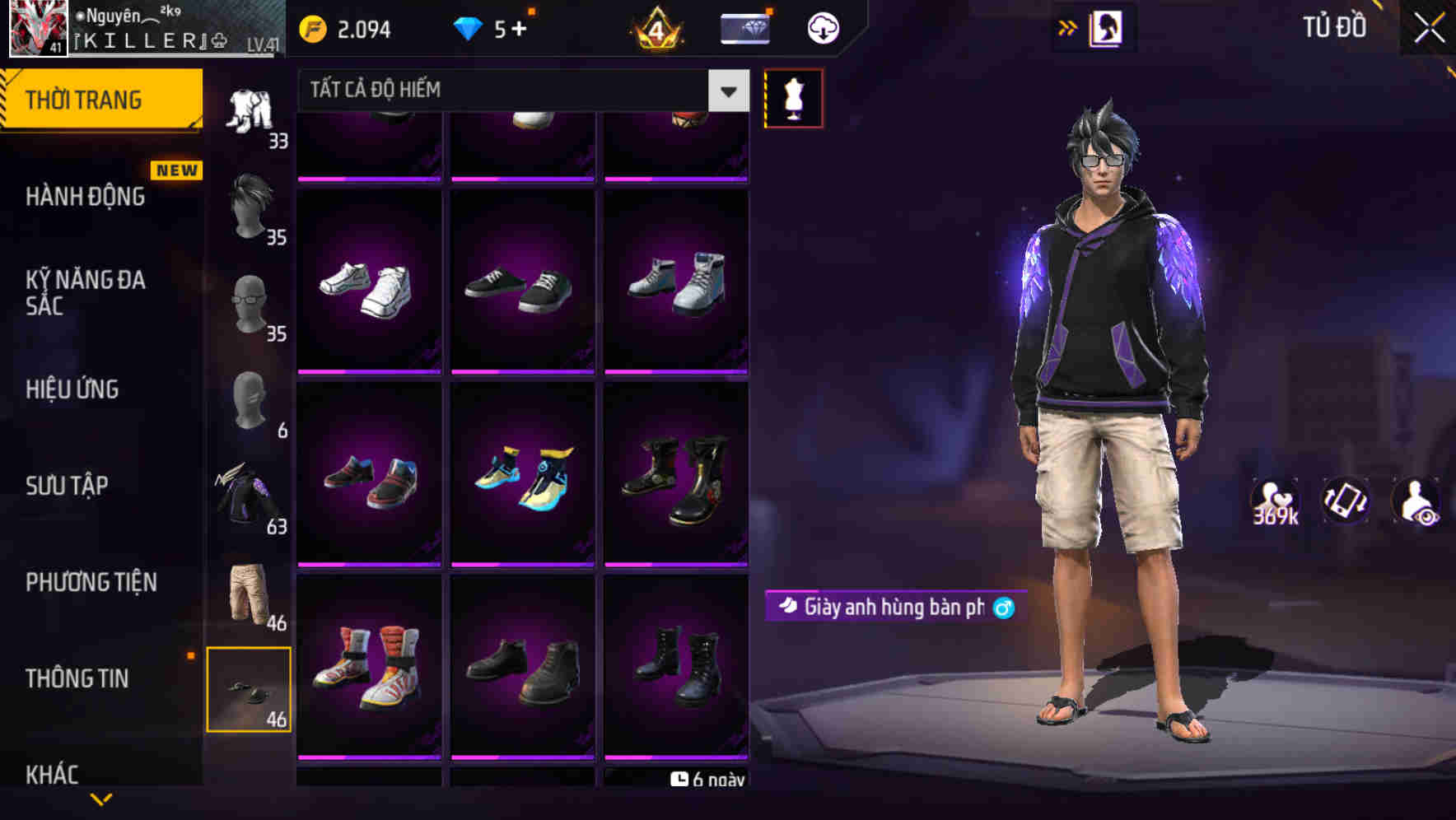Expand more categories with the chevron below KHÁC
Screen dimensions: 1456x820
[102, 800]
